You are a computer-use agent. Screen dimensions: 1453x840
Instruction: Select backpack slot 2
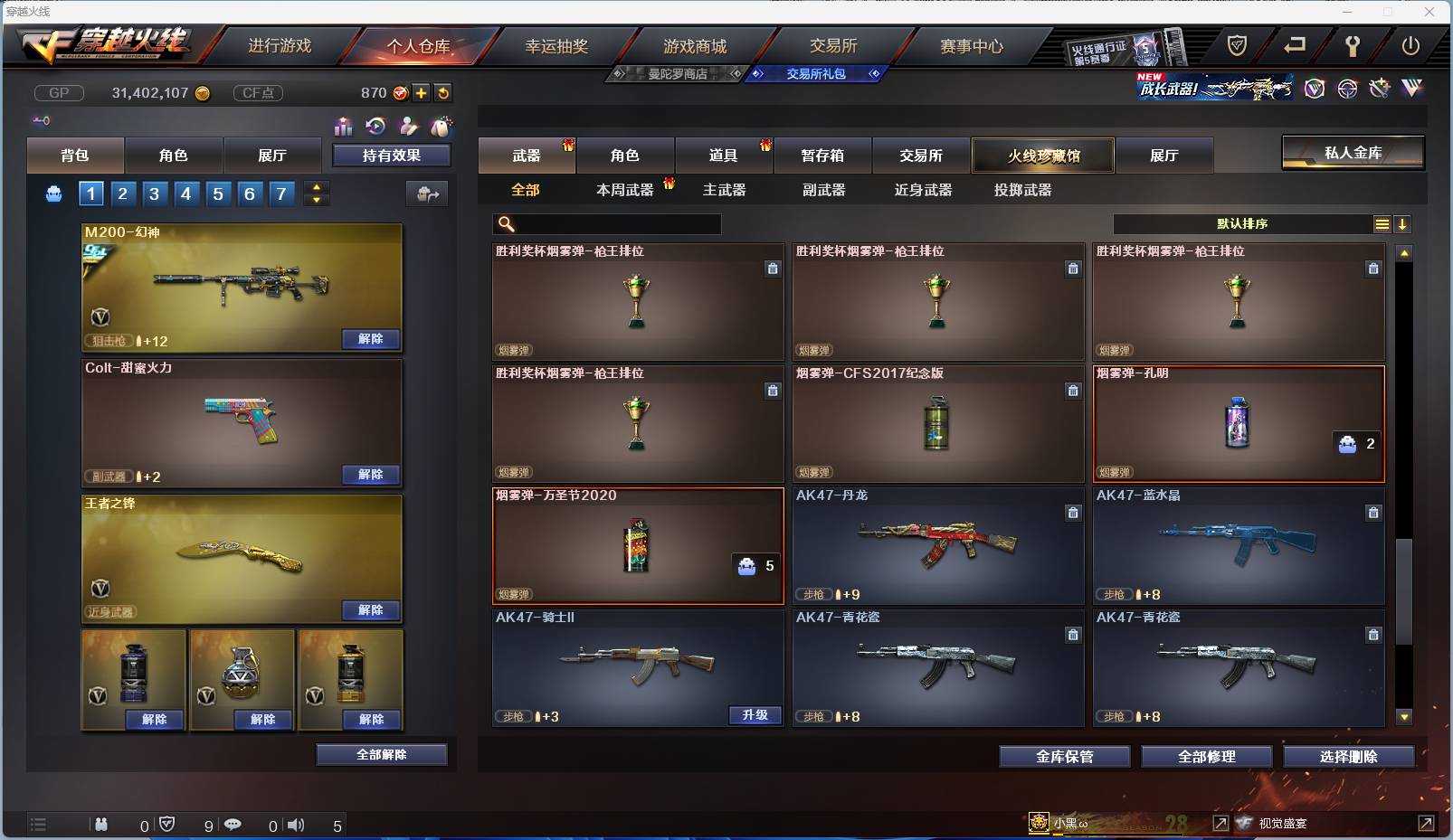(122, 193)
